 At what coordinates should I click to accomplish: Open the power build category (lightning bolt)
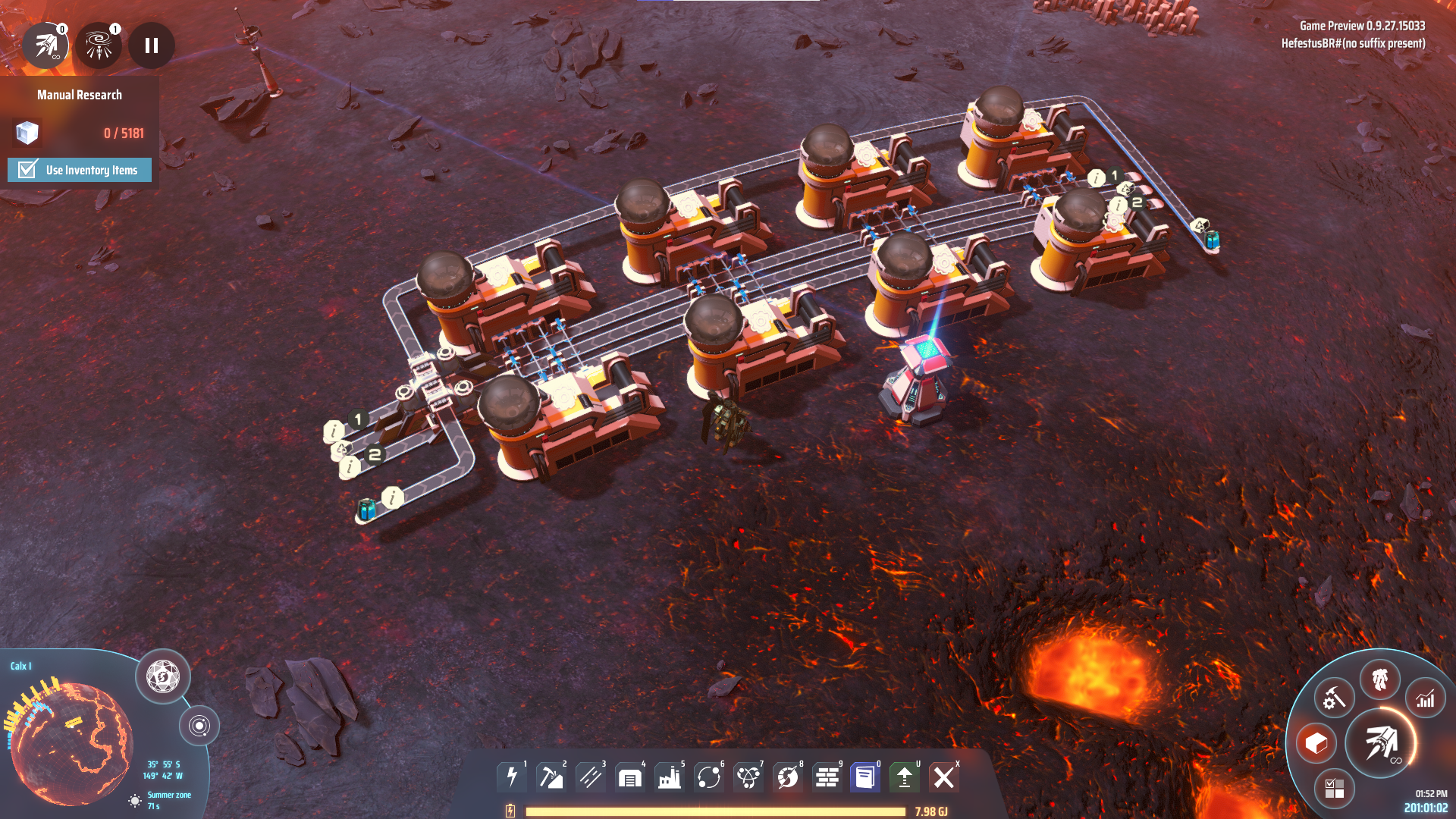click(512, 777)
